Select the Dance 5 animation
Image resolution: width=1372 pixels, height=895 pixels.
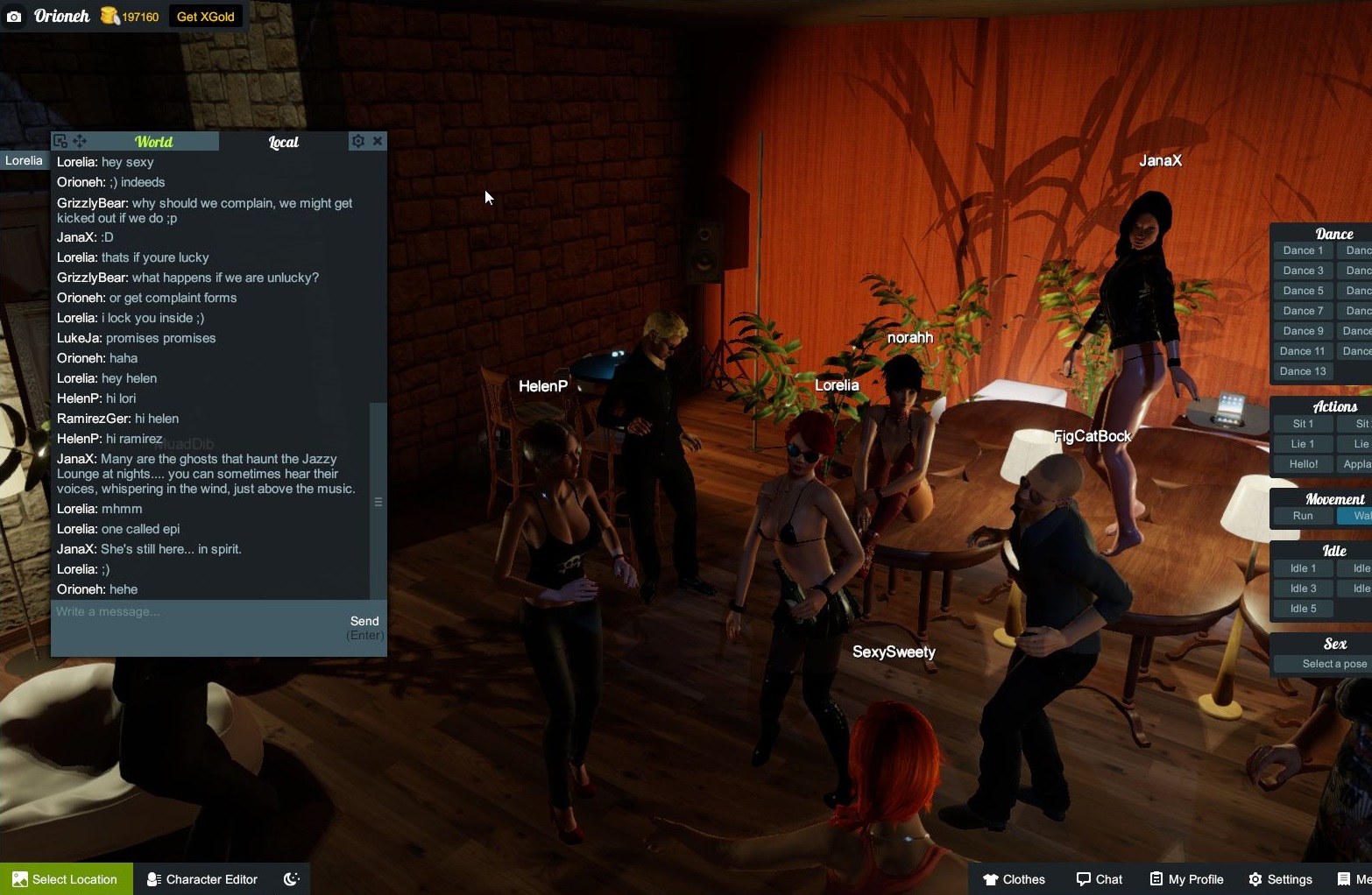pos(1302,290)
